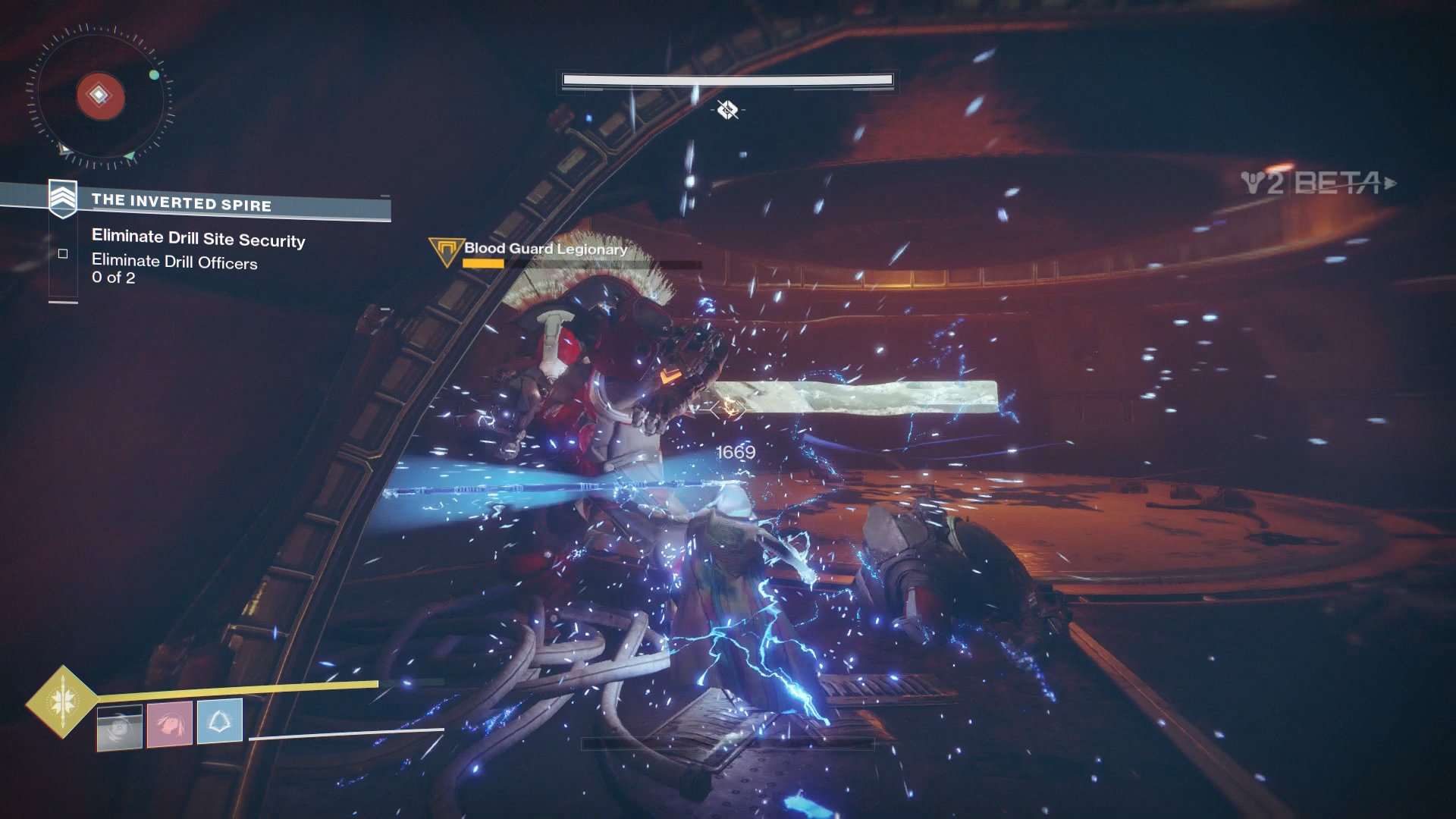This screenshot has width=1456, height=819.
Task: Toggle the Eliminate Drill Officers objective checkbox
Action: [x=63, y=254]
